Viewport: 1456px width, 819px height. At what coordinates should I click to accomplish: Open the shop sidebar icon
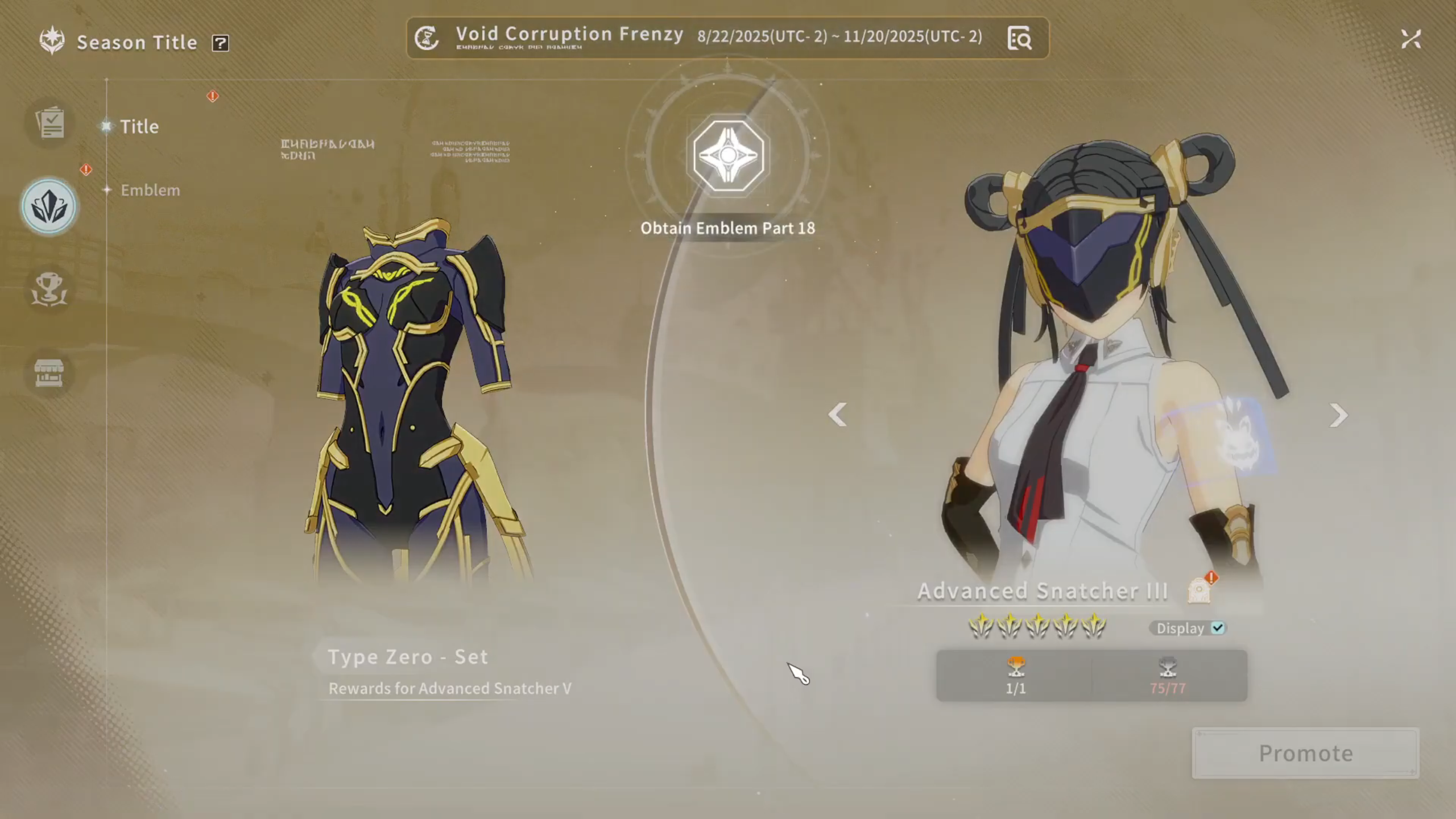pyautogui.click(x=49, y=373)
